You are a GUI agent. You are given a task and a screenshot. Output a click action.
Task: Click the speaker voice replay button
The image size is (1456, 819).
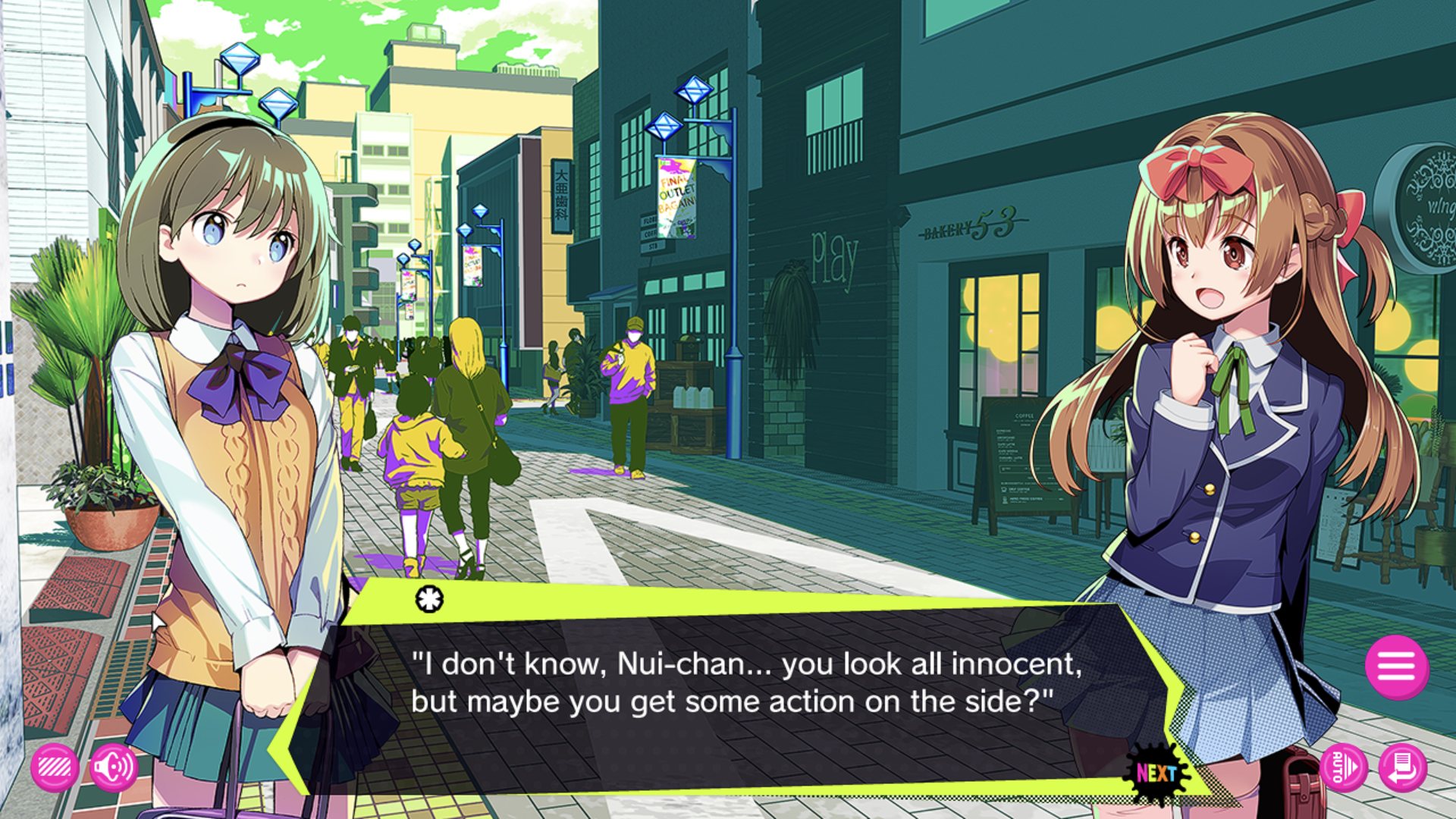[x=113, y=768]
